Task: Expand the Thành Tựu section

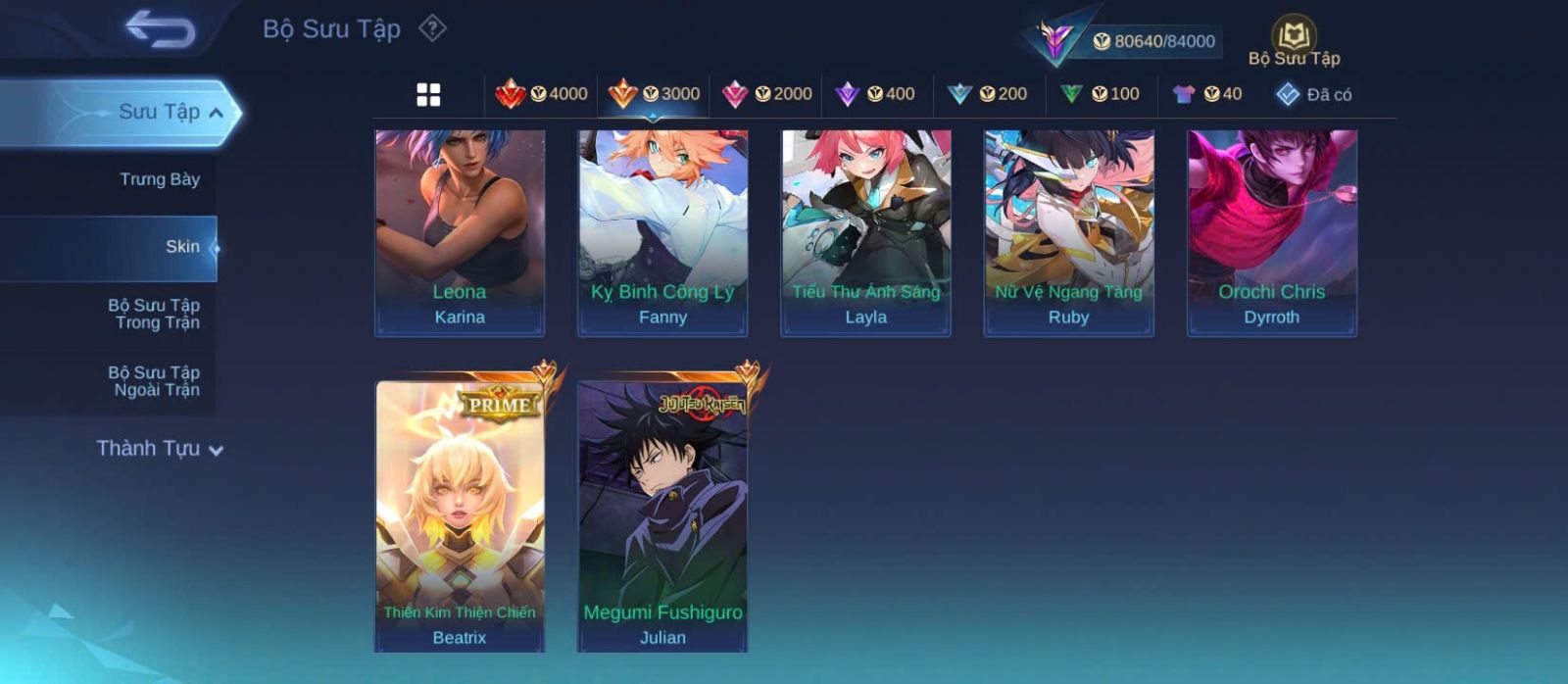Action: click(160, 449)
